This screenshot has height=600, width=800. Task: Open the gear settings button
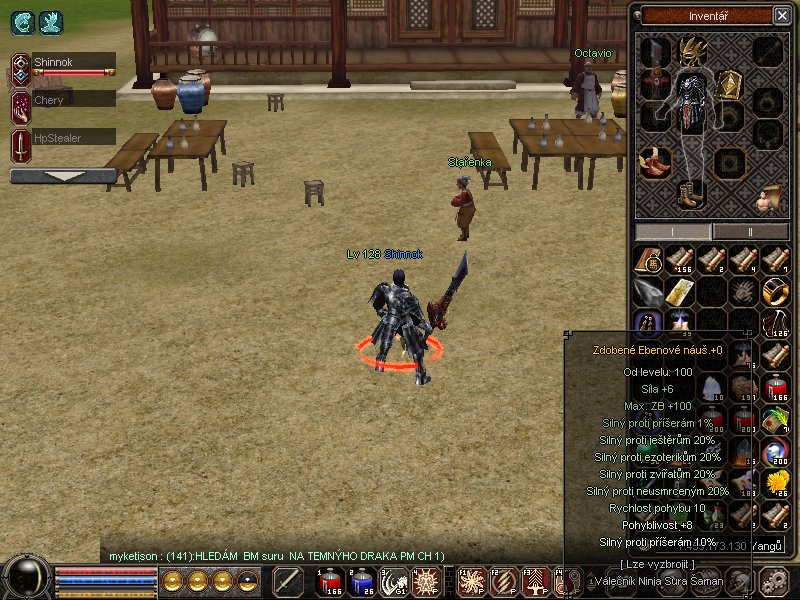click(x=773, y=581)
